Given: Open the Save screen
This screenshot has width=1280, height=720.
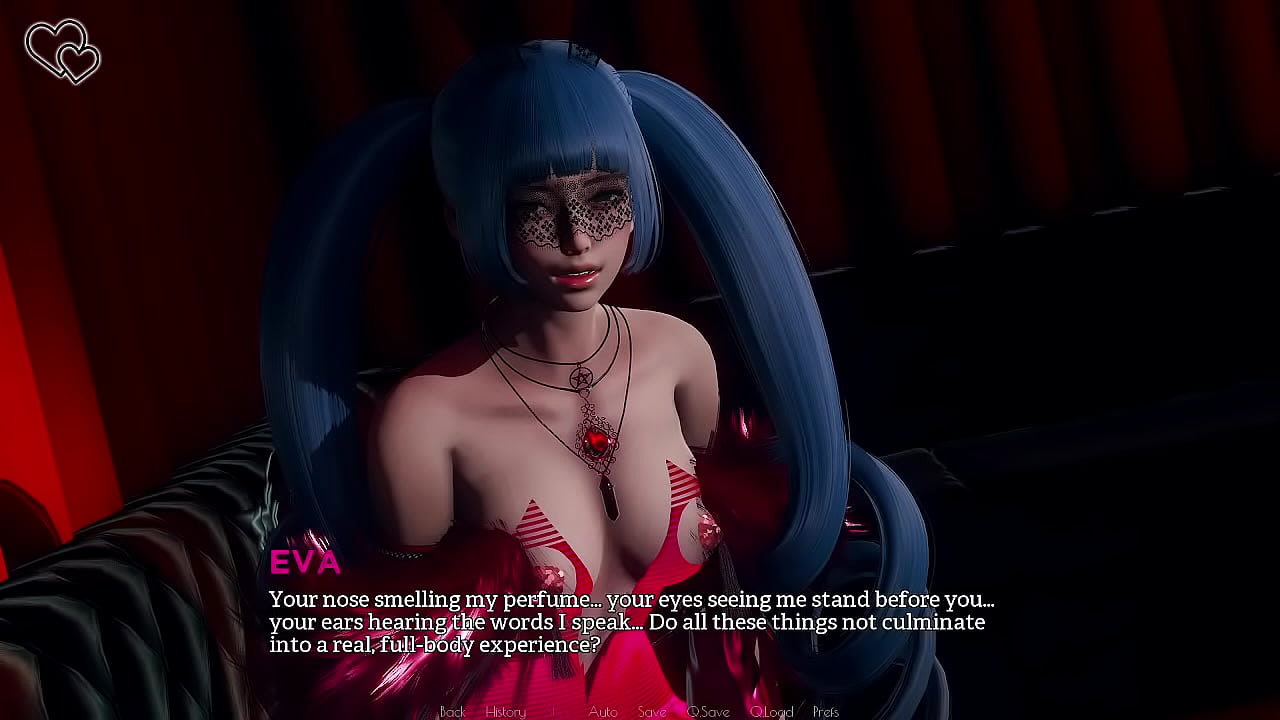Looking at the screenshot, I should 652,712.
